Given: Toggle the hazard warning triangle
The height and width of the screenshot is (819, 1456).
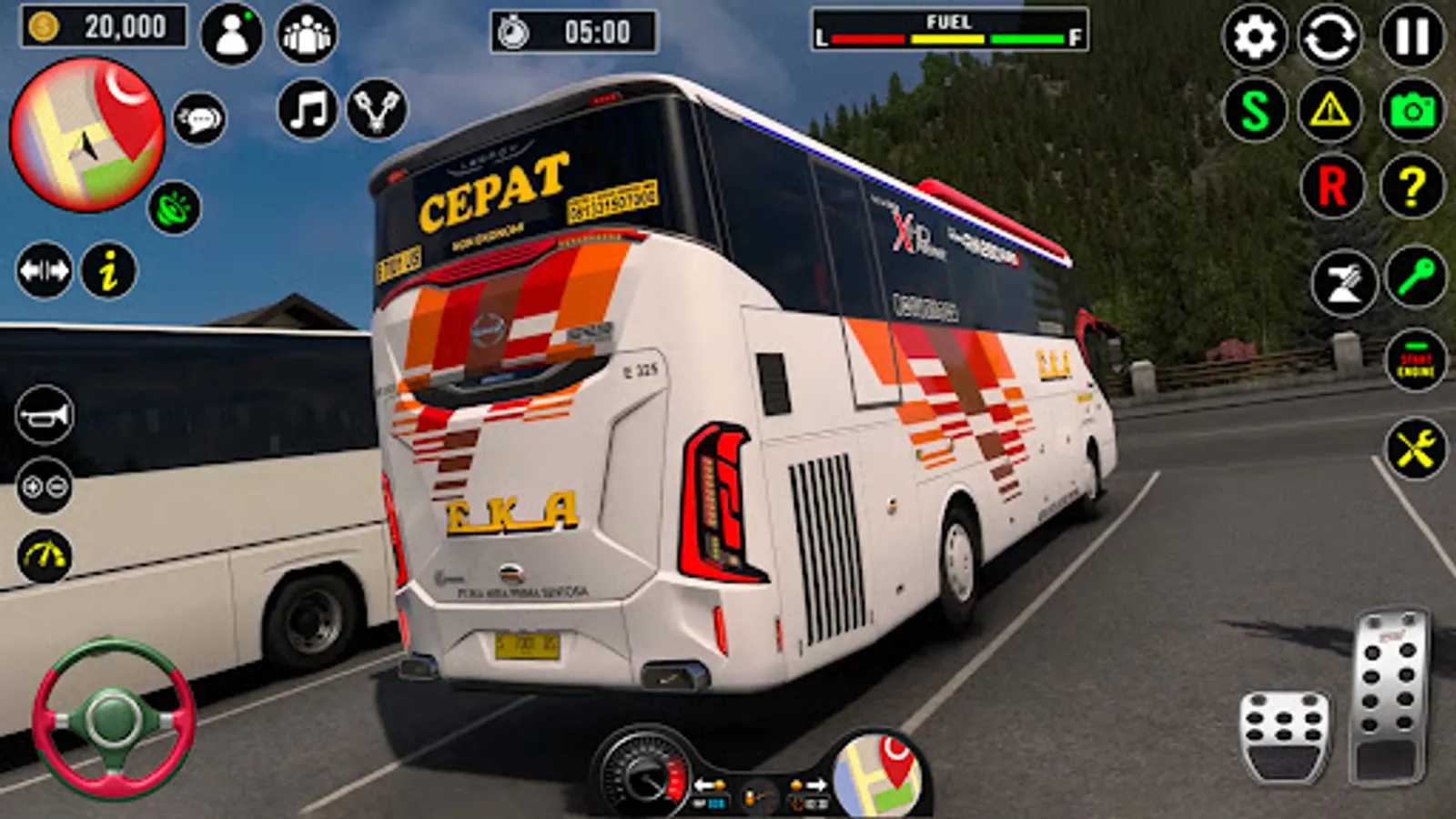Looking at the screenshot, I should click(1330, 111).
